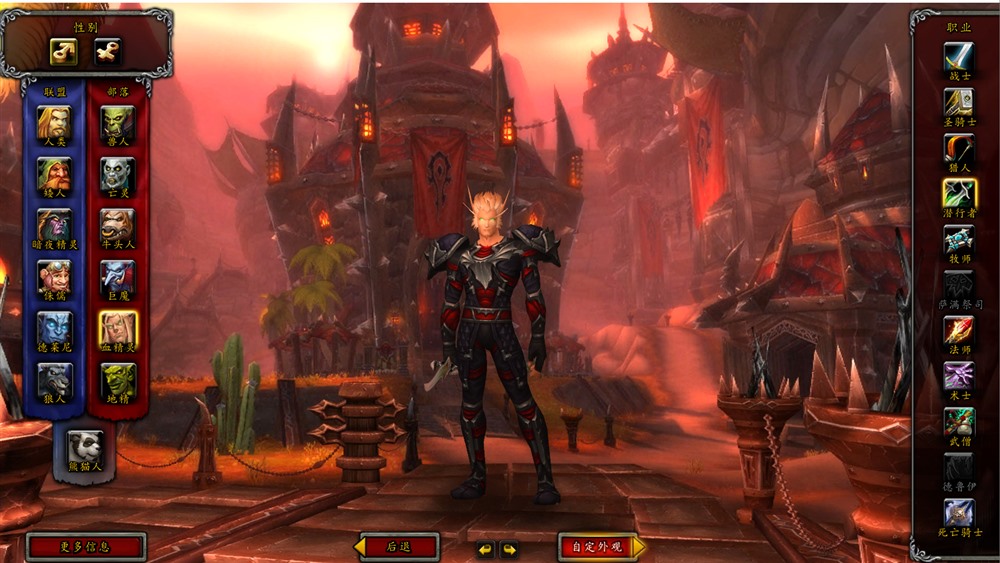Select the Draenei (德莱尼) race portrait
The height and width of the screenshot is (563, 1000).
(54, 329)
